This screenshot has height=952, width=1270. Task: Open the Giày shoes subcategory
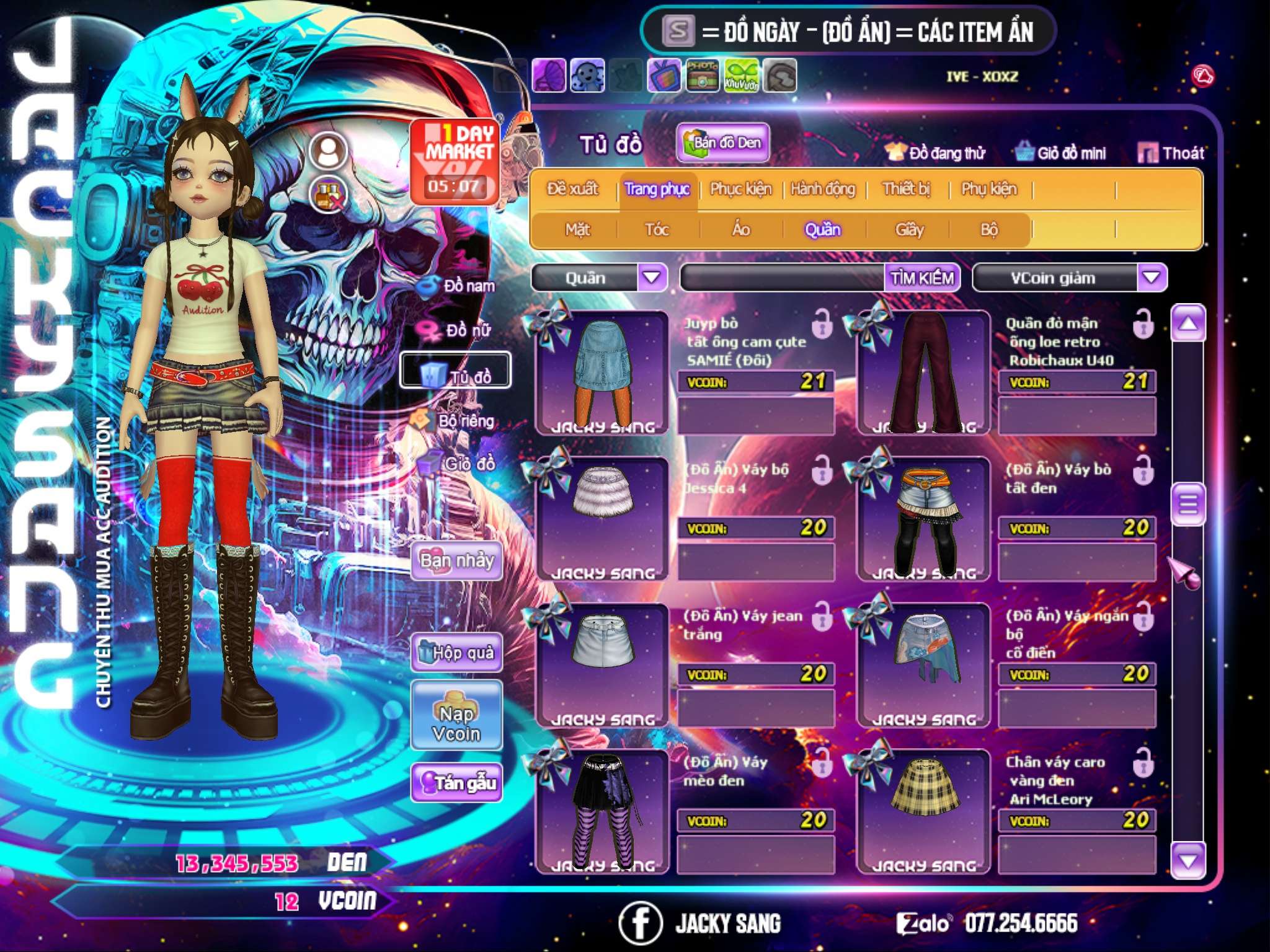[x=909, y=230]
